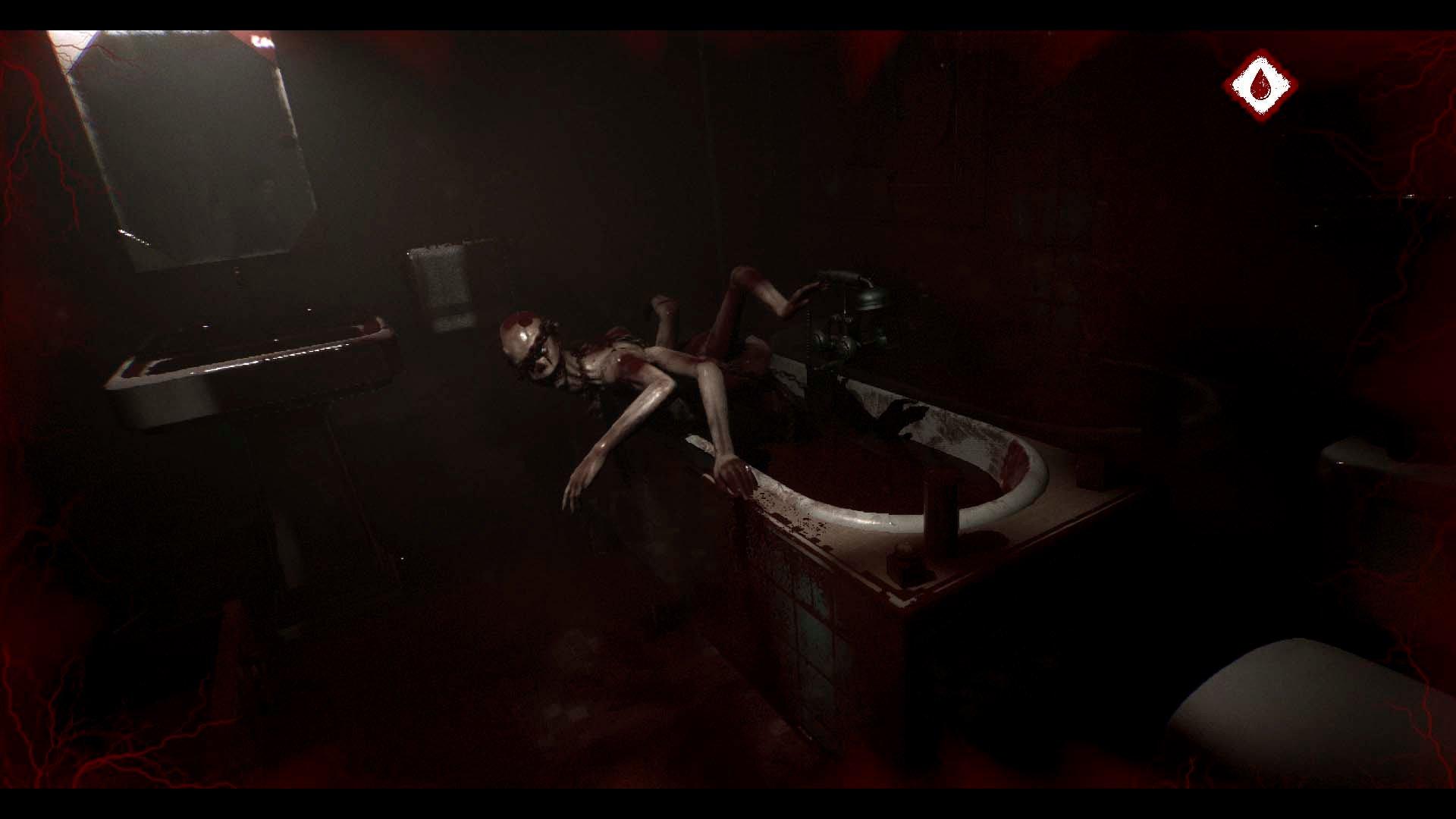The image size is (1456, 819).
Task: Select the white diamond blood icon top right
Action: [x=1259, y=83]
